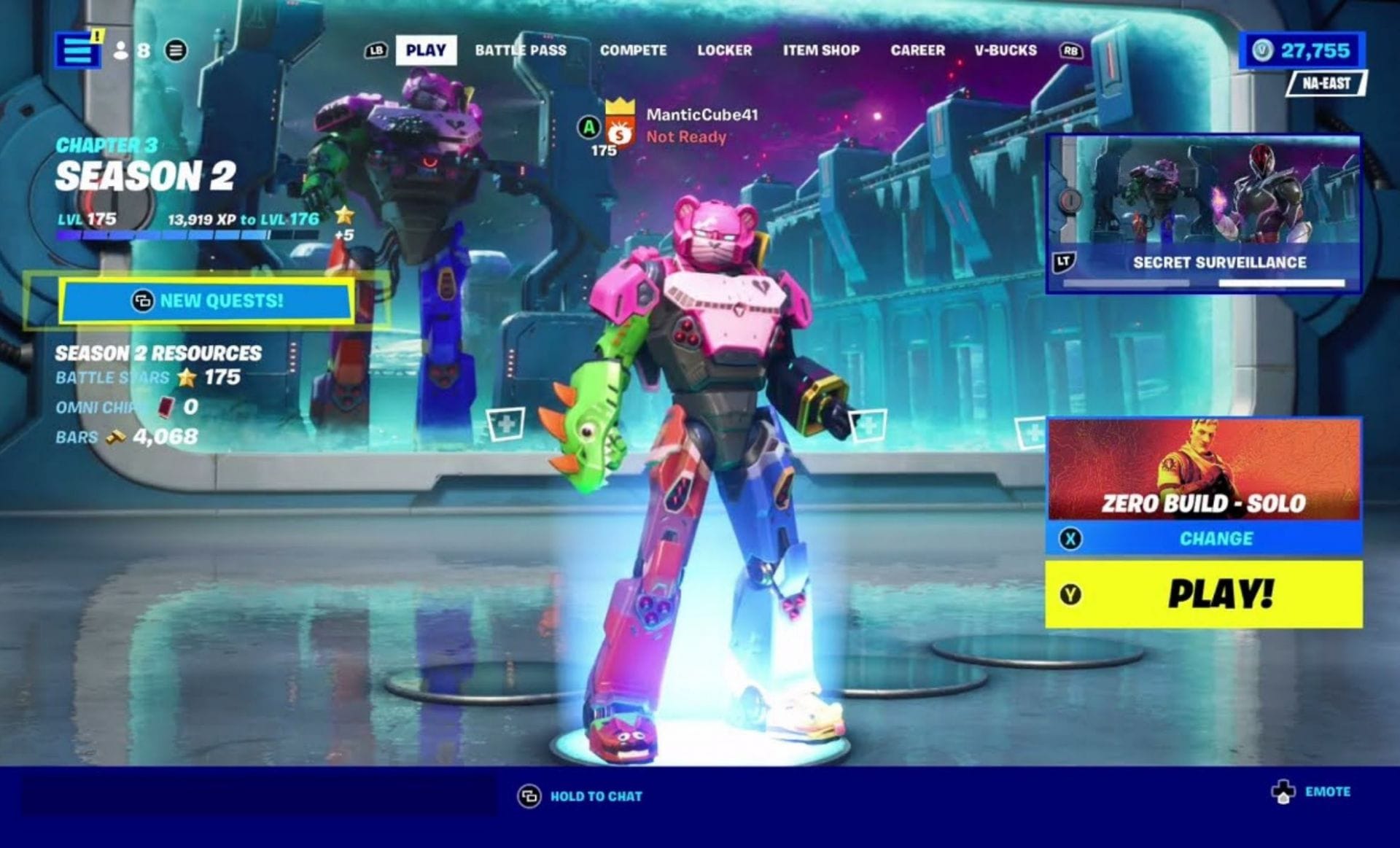Click the right empty party slot plus icon
The height and width of the screenshot is (848, 1400).
tap(869, 424)
